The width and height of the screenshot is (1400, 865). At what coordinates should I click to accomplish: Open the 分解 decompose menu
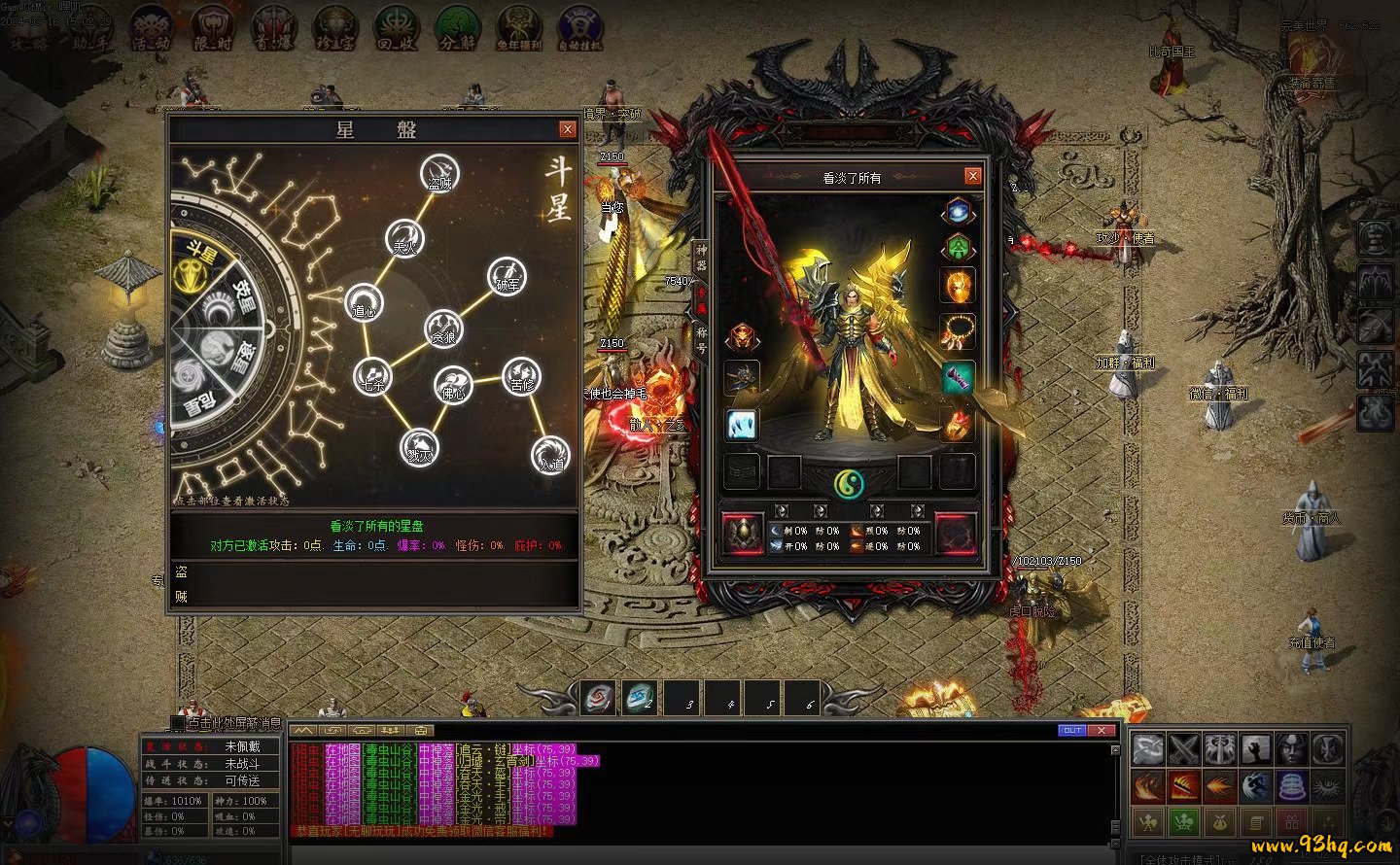click(x=457, y=28)
